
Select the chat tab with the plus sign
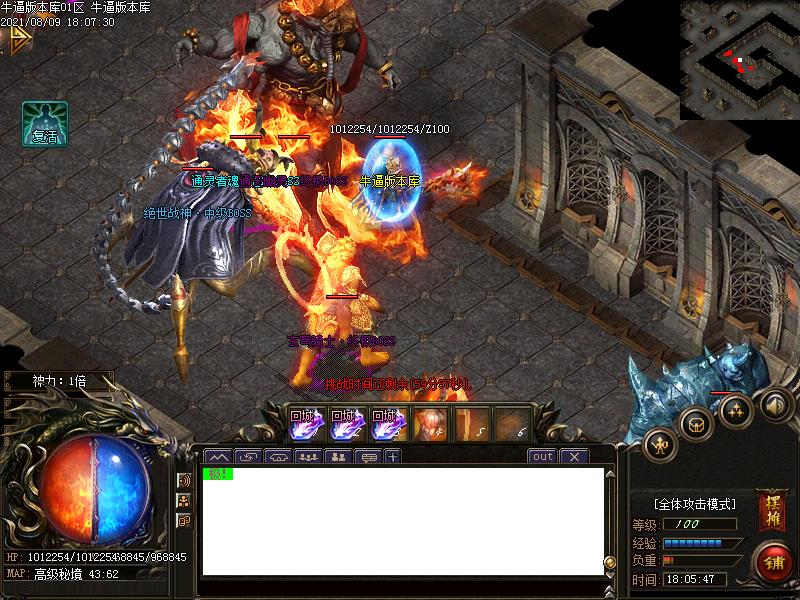[x=393, y=456]
